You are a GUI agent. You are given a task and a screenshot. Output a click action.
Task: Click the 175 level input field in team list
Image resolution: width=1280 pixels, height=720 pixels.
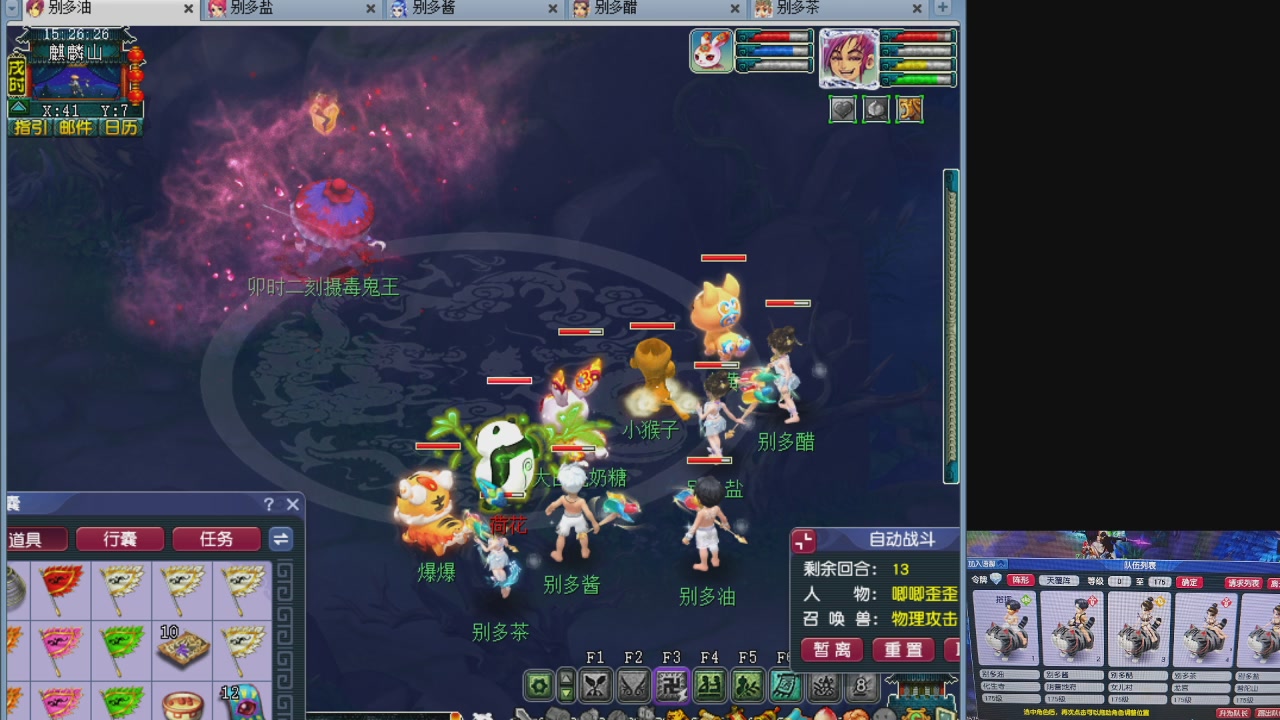(x=1159, y=581)
